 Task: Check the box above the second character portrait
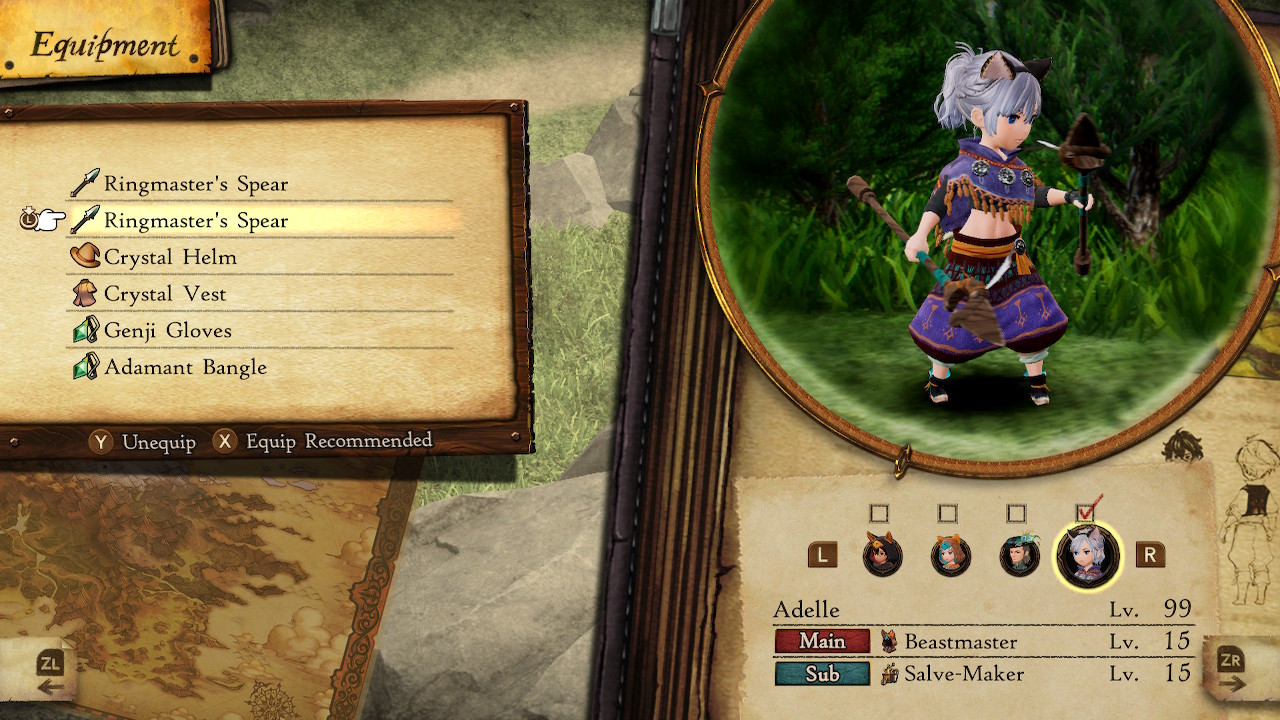click(948, 513)
